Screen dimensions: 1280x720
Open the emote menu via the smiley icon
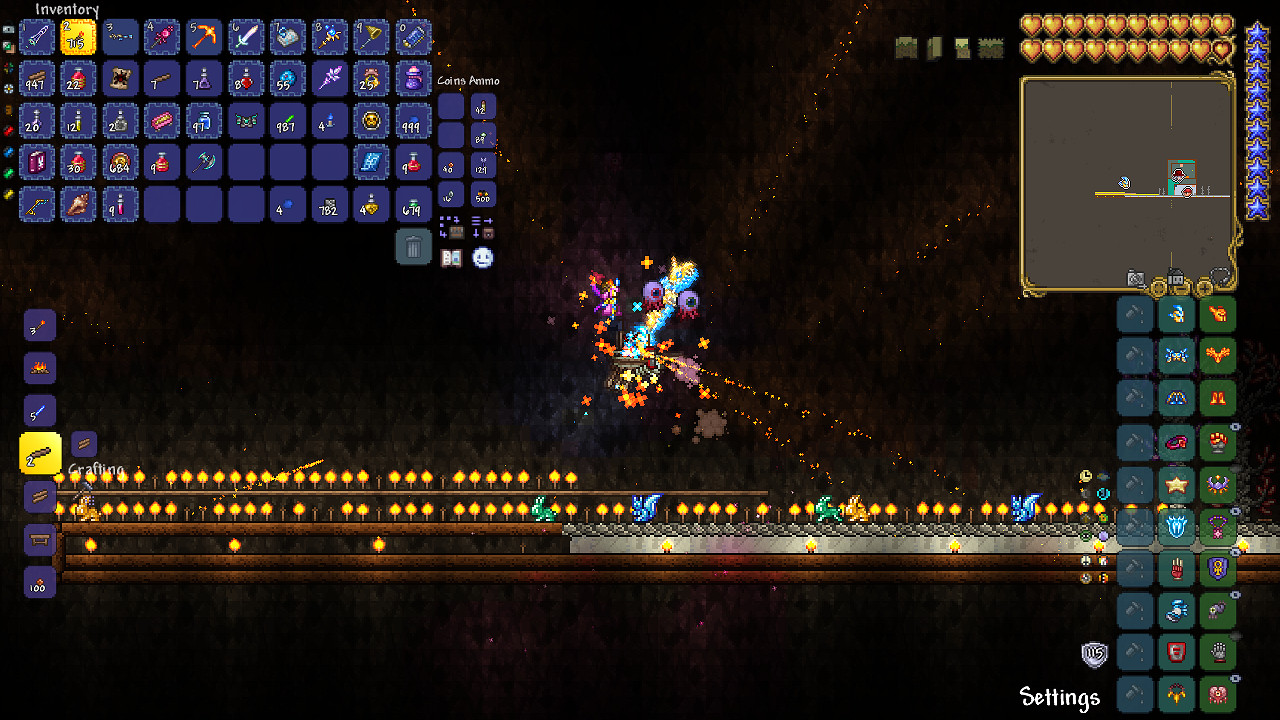click(x=482, y=258)
